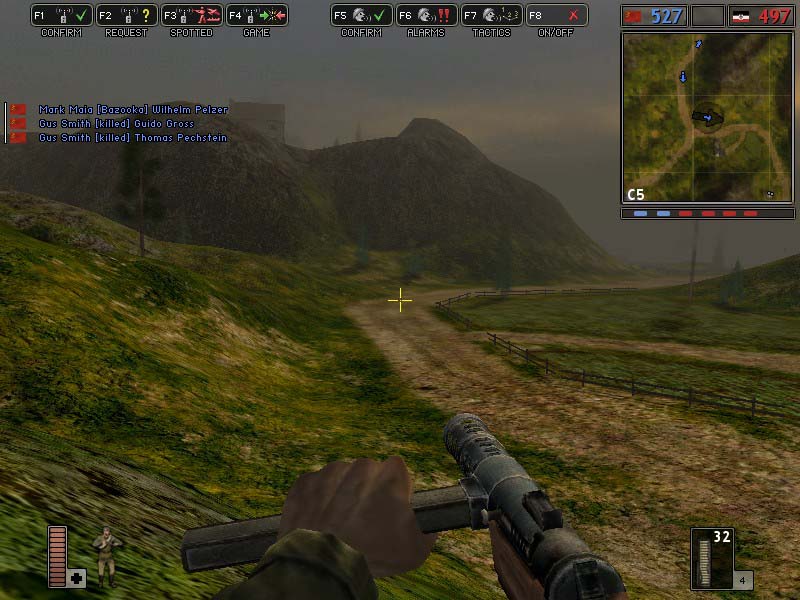Open the F2 Request radio menu

[126, 16]
